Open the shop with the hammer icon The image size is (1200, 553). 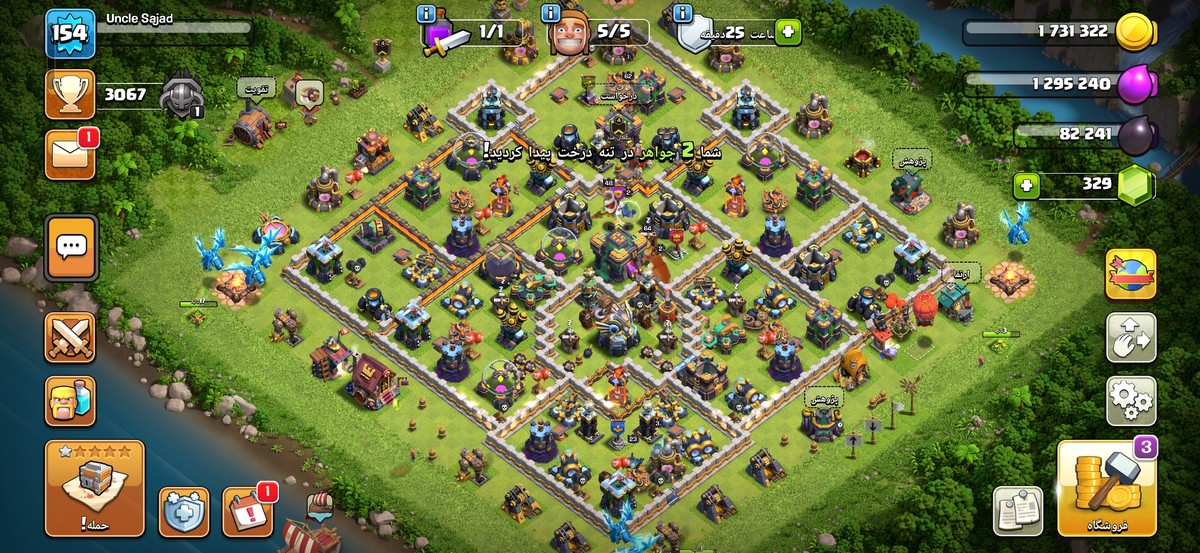(x=1106, y=490)
